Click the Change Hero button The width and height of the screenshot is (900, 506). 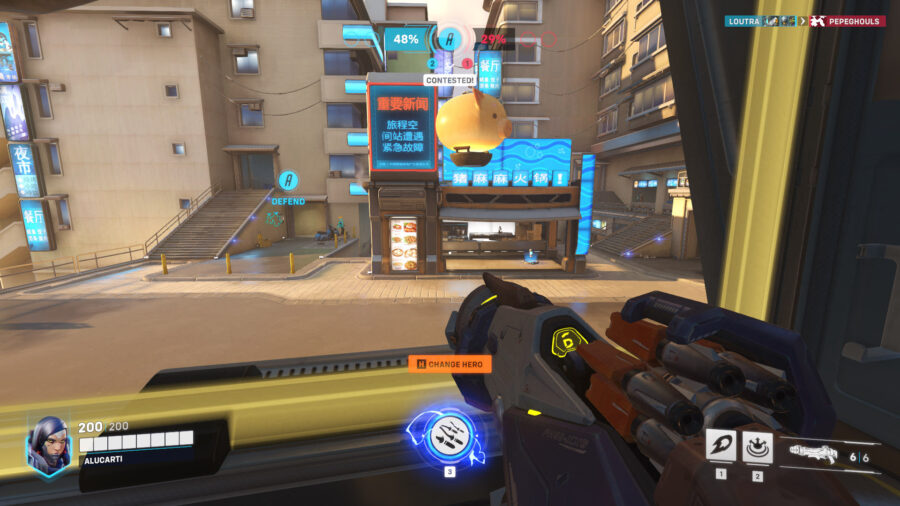(x=449, y=364)
